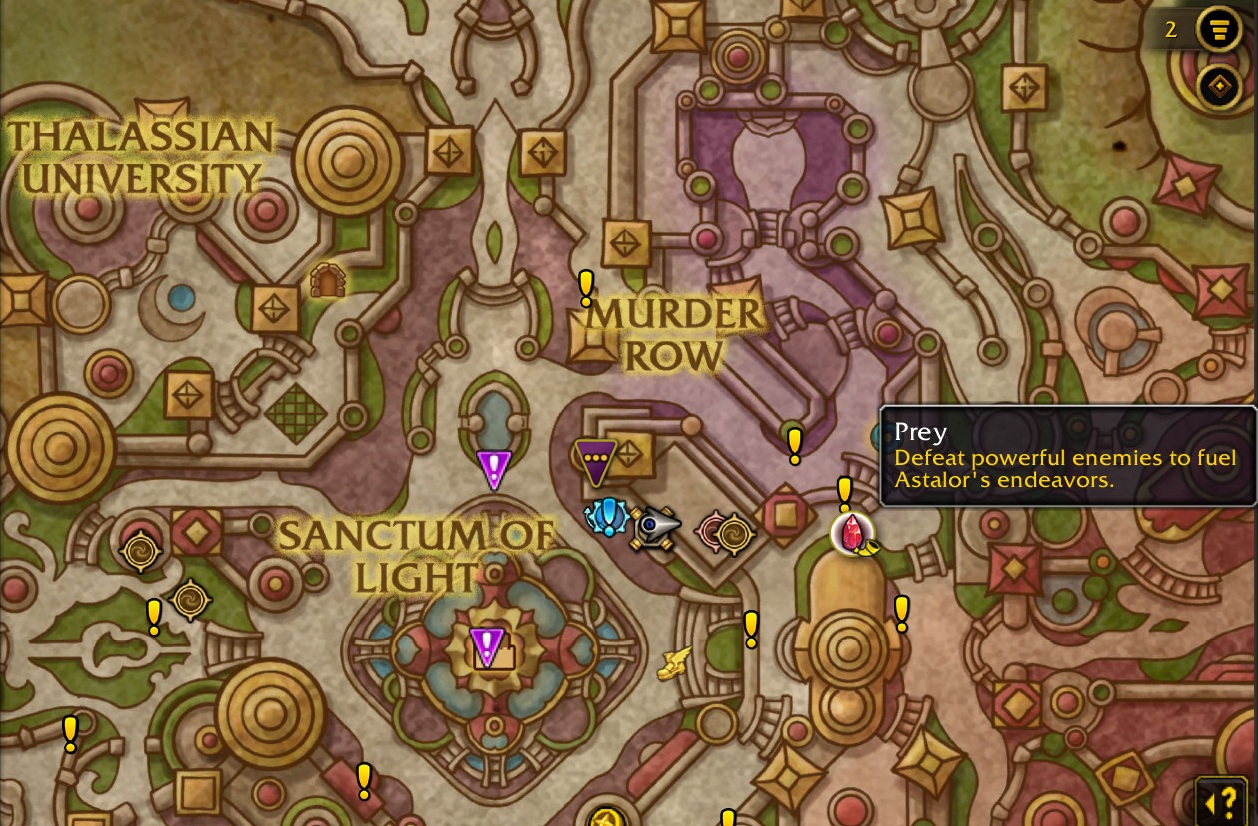Click the diamond map pin button
Image resolution: width=1258 pixels, height=826 pixels.
[1218, 87]
